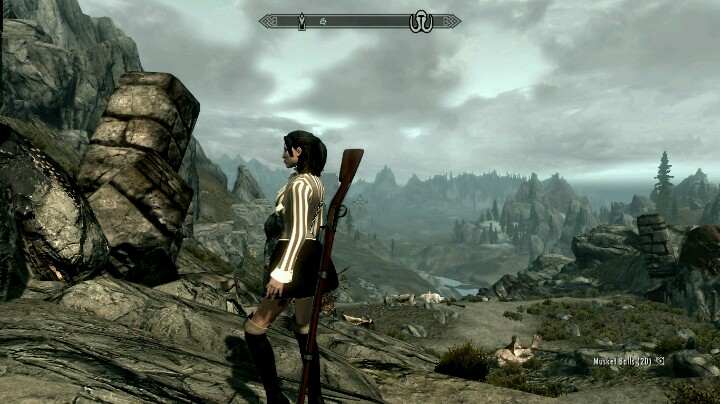Image resolution: width=720 pixels, height=404 pixels.
Task: Select the quest marker arrow on the compass
Action: (x=302, y=21)
